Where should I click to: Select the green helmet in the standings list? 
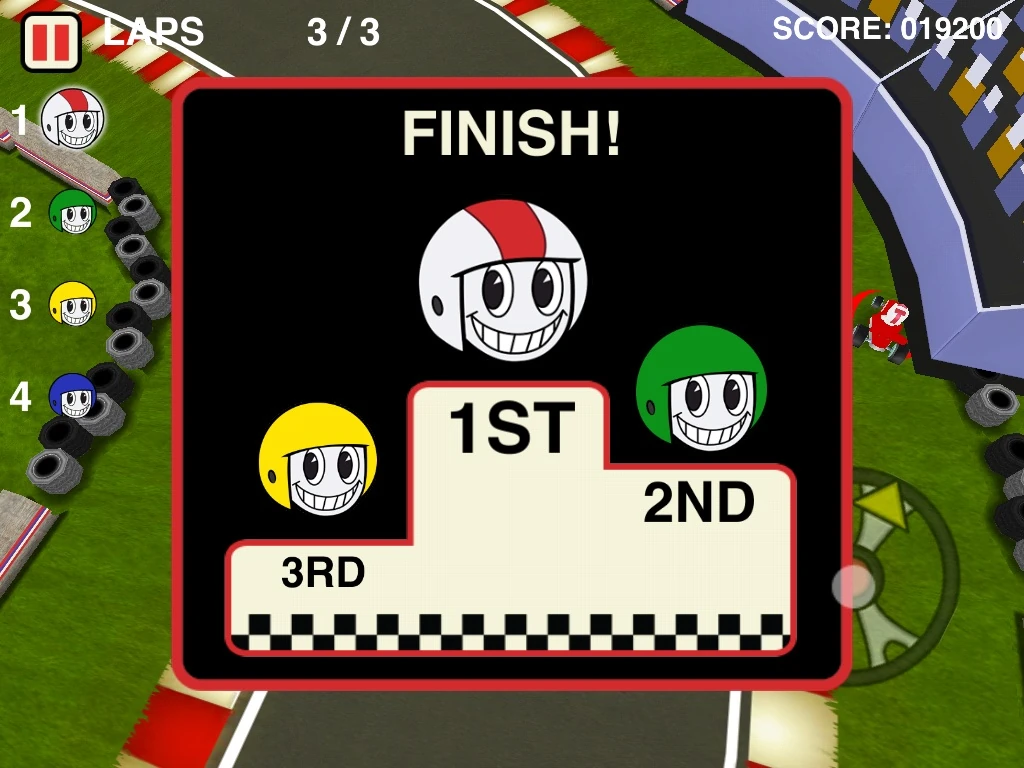click(73, 212)
